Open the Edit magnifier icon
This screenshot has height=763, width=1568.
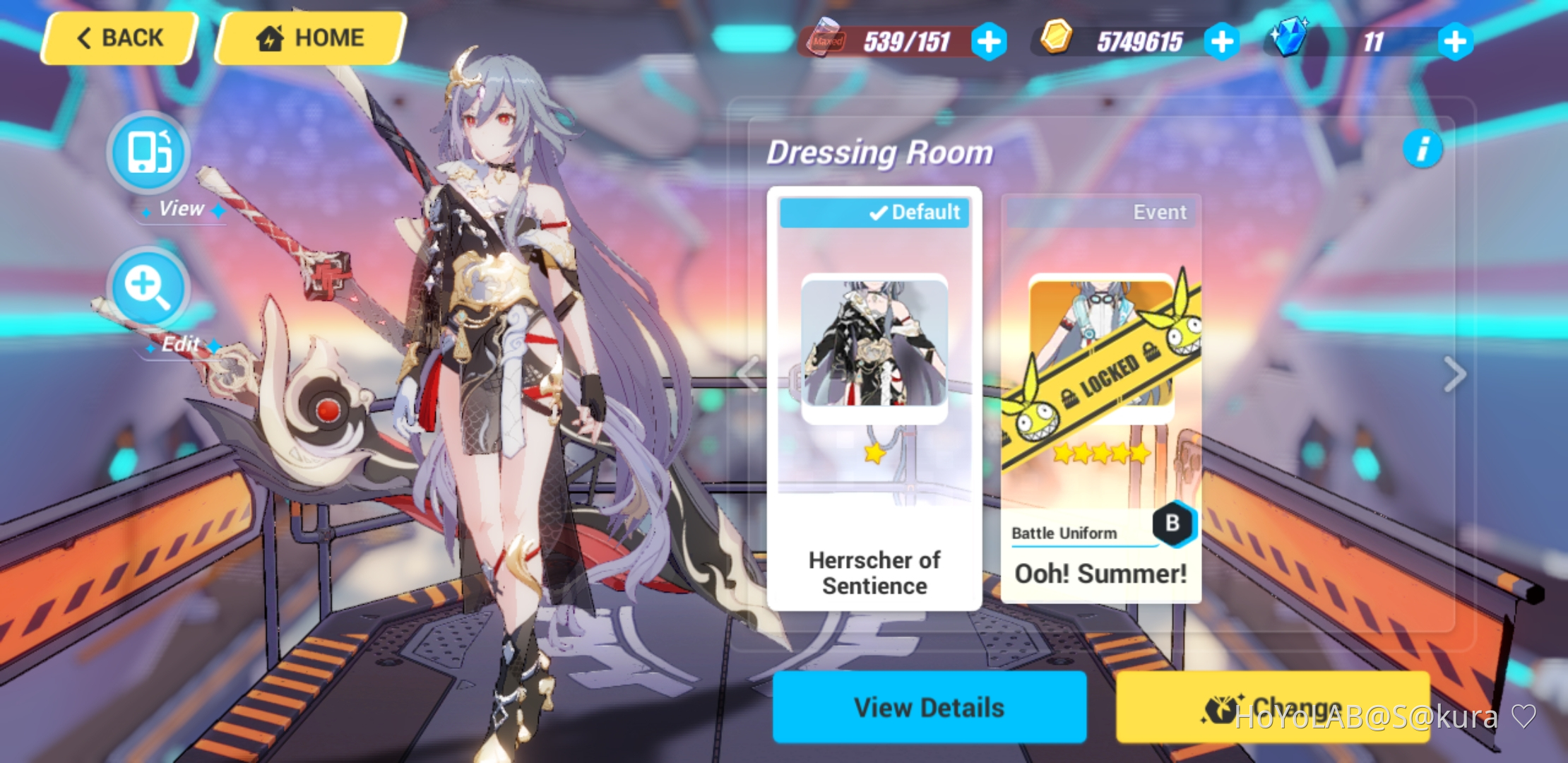click(148, 288)
